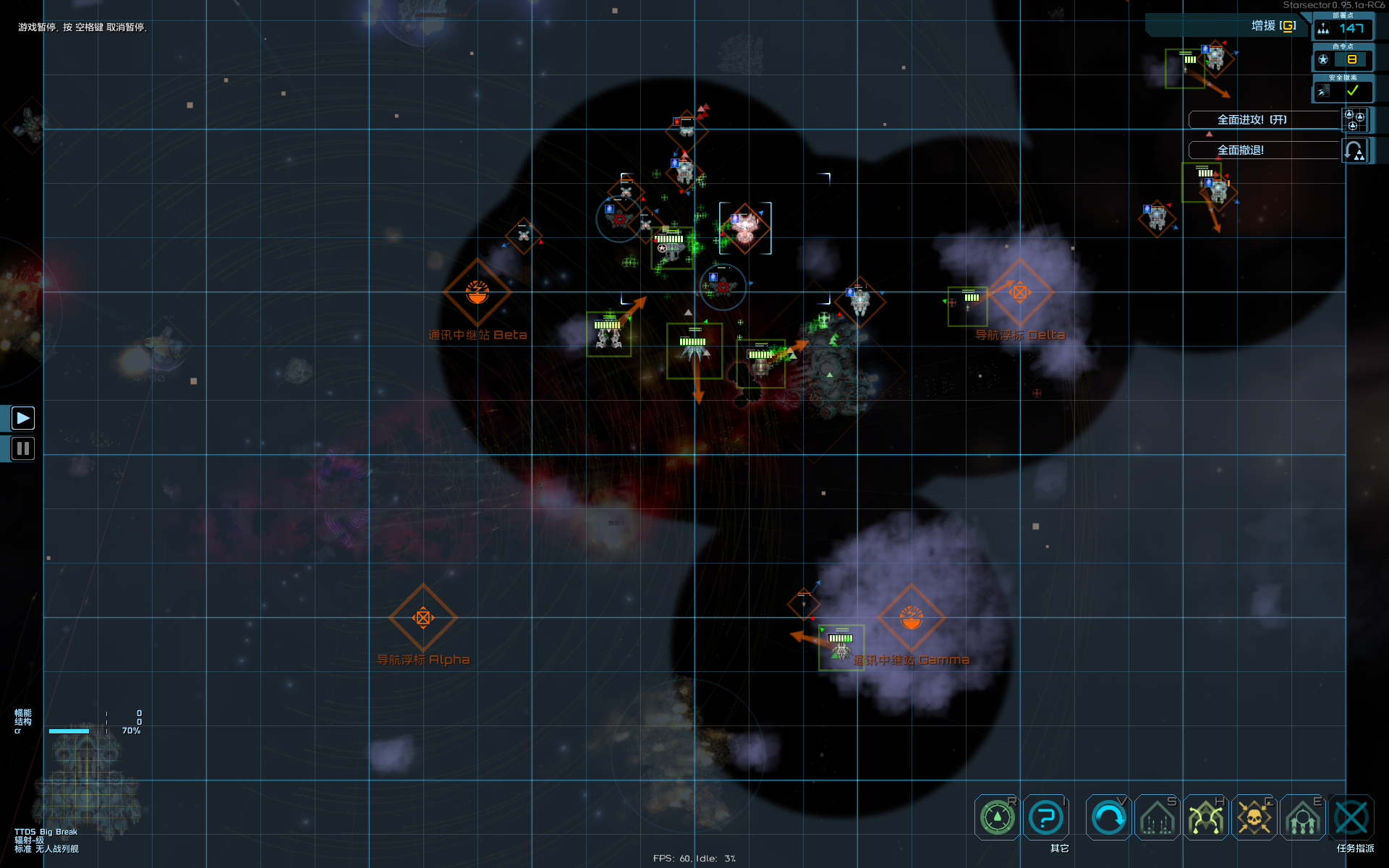Image resolution: width=1389 pixels, height=868 pixels.
Task: Click the deployment points ship icon beside 147
Action: pyautogui.click(x=1323, y=29)
